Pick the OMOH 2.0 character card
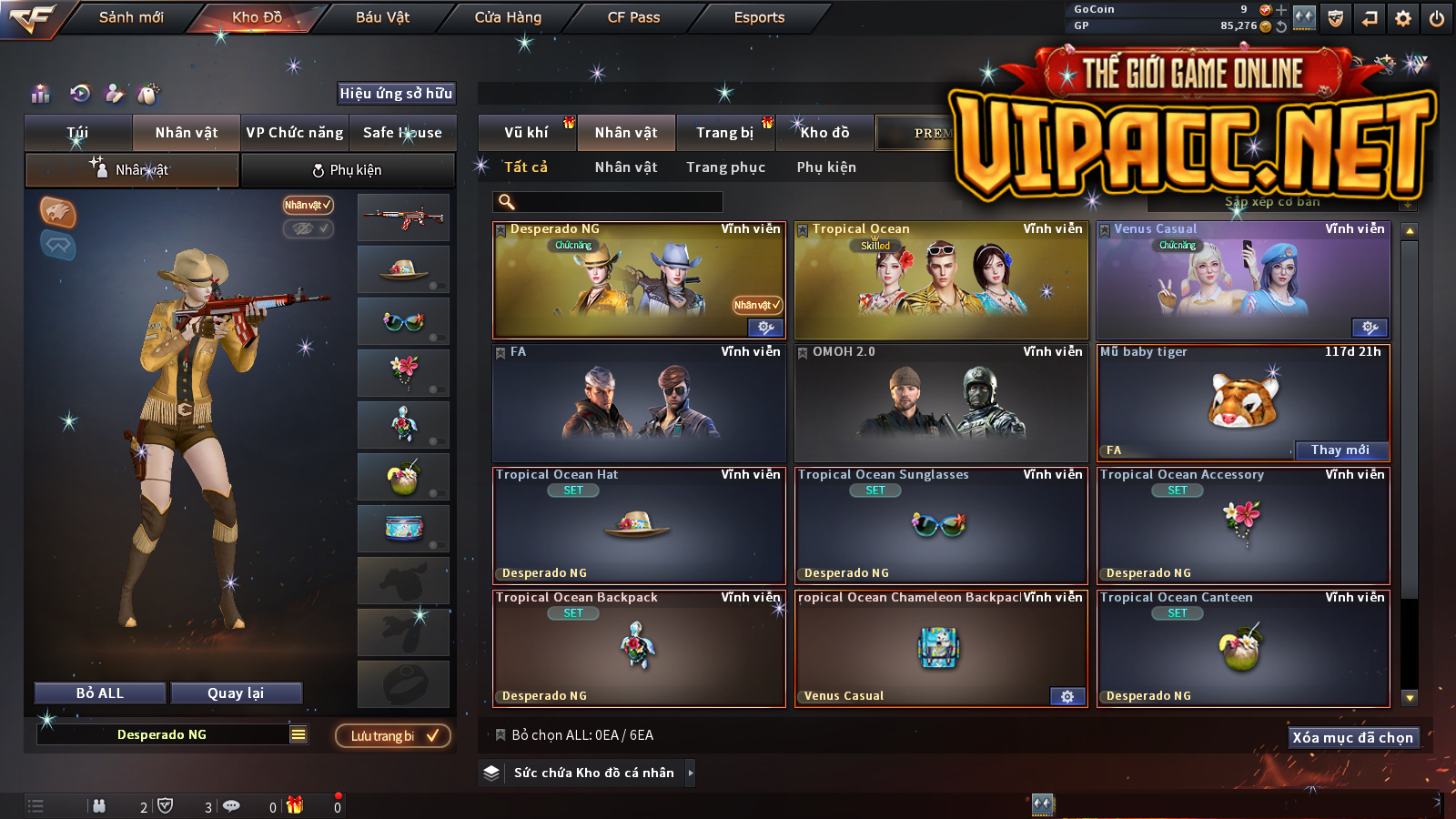The height and width of the screenshot is (819, 1456). [941, 403]
